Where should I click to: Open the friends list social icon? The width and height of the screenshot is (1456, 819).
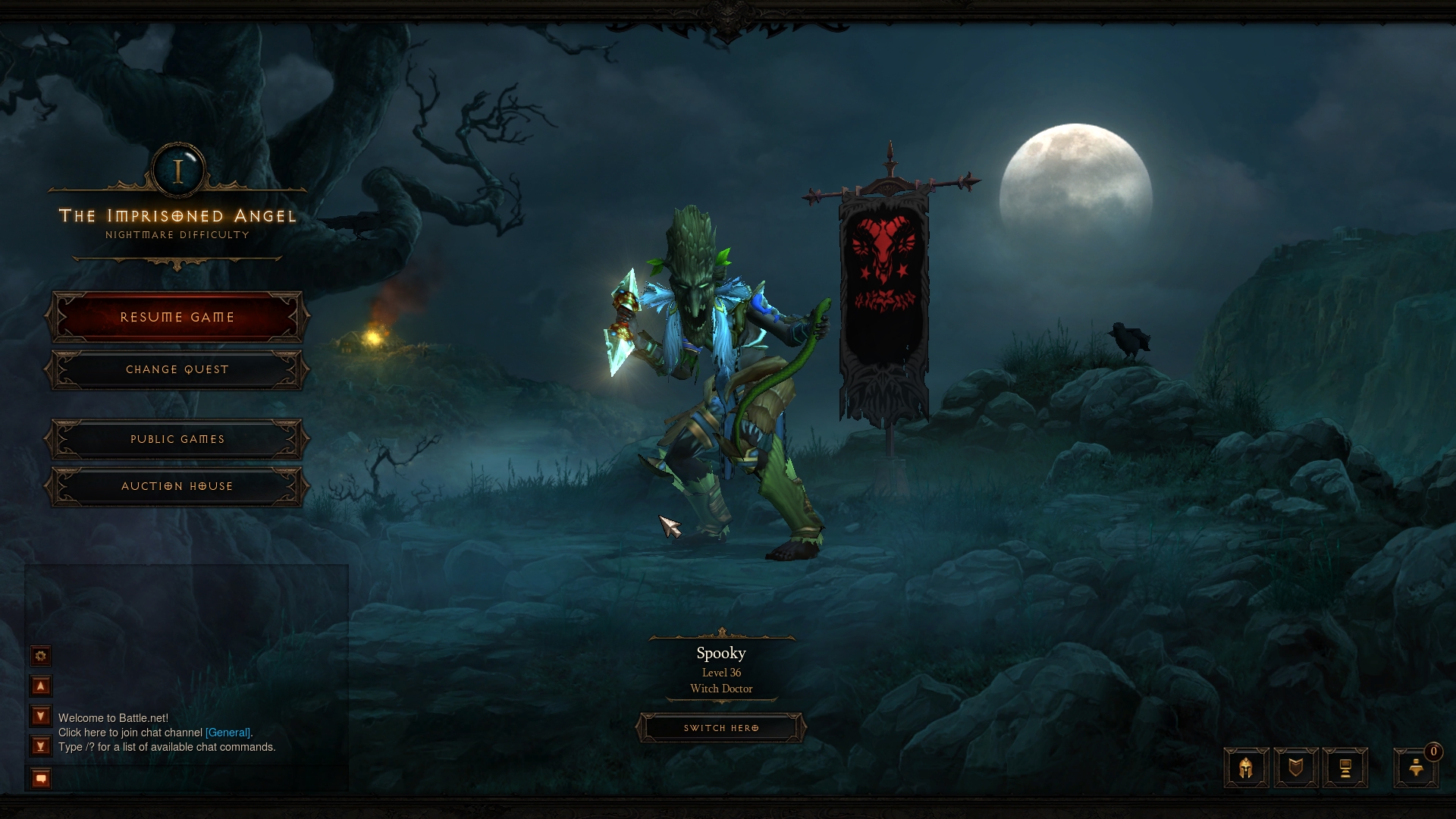click(1416, 768)
